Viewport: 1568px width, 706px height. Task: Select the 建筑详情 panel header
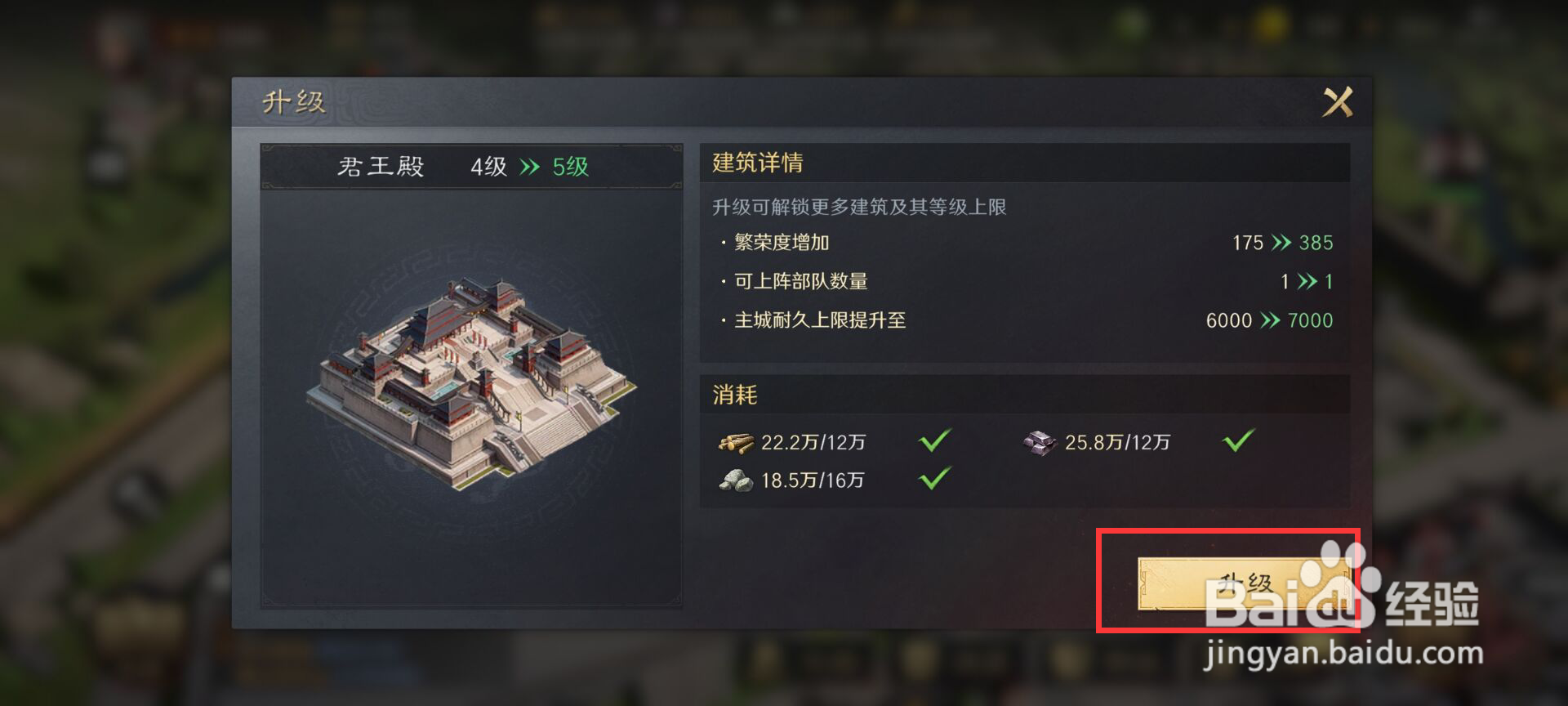[x=755, y=163]
